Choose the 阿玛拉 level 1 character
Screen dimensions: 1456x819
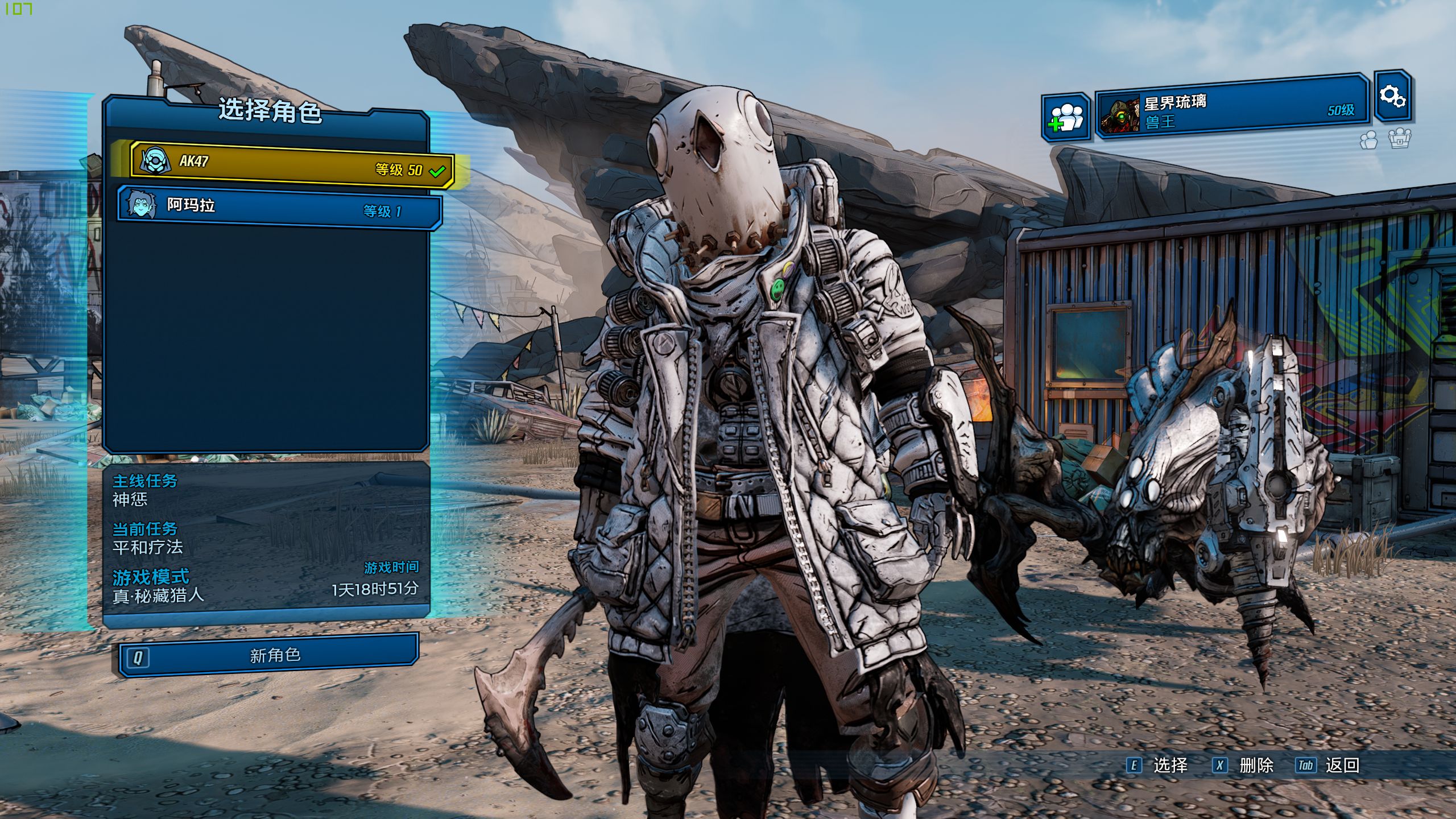coord(280,208)
